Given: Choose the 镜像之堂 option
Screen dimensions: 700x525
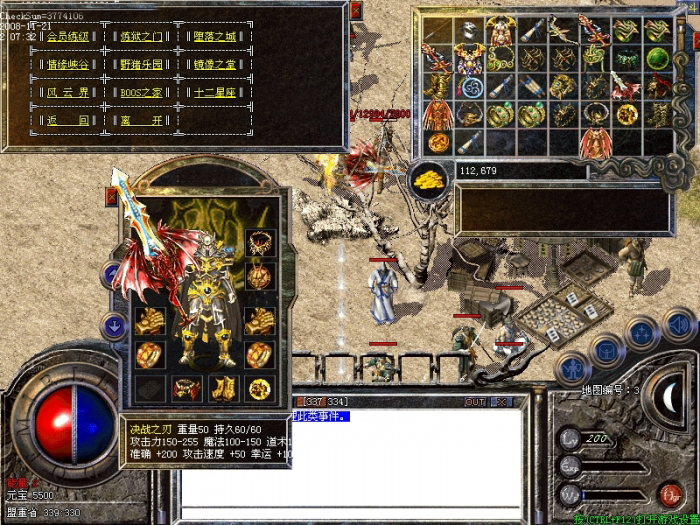Looking at the screenshot, I should [215, 64].
